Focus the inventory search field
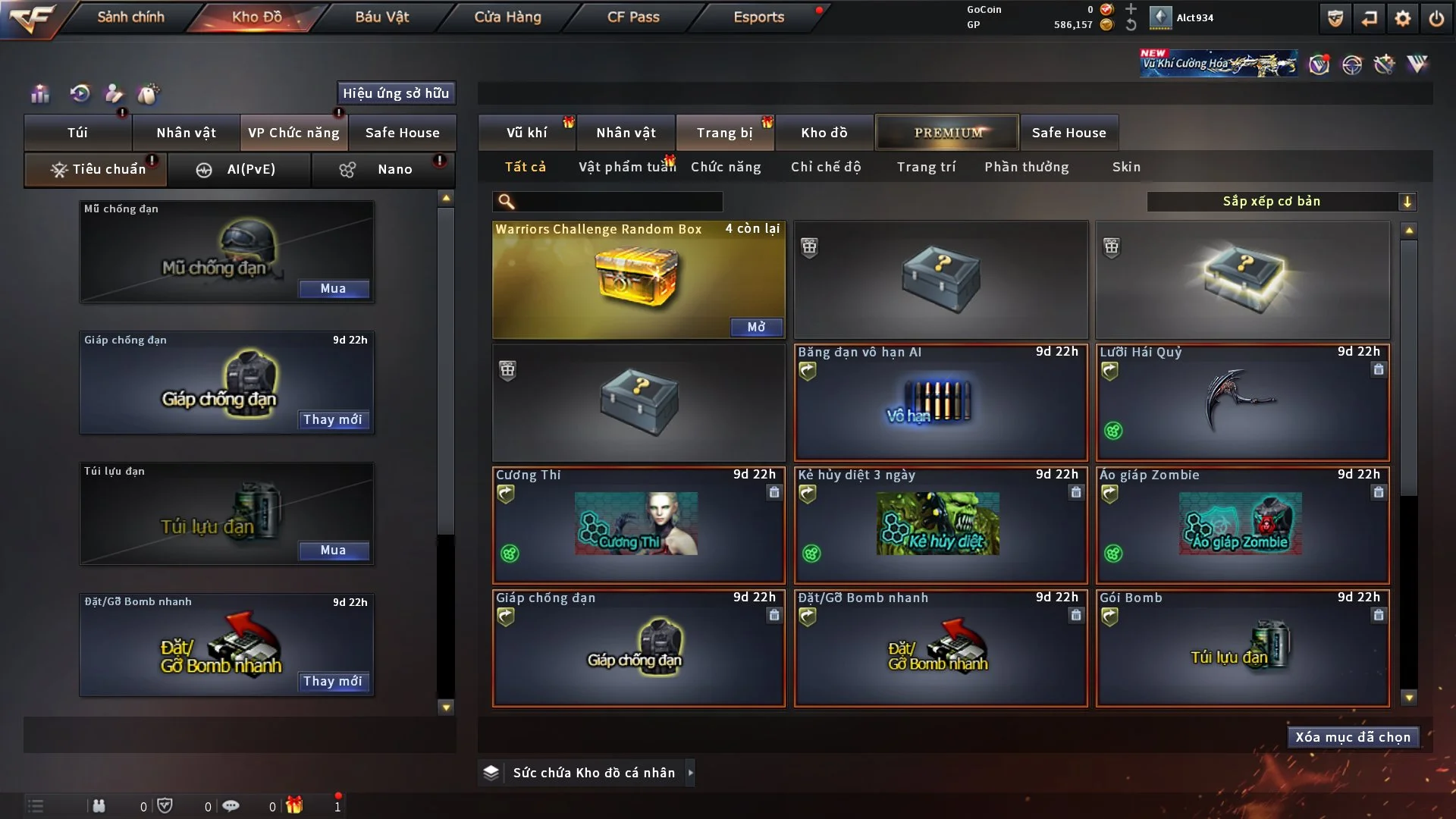The width and height of the screenshot is (1456, 819). 618,202
